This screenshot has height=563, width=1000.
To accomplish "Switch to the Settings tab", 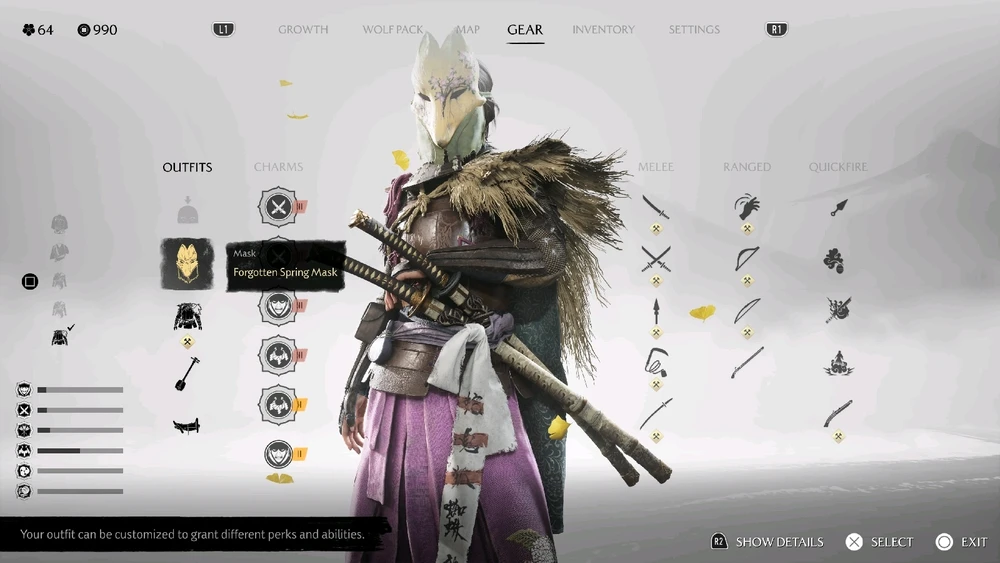I will [x=694, y=30].
